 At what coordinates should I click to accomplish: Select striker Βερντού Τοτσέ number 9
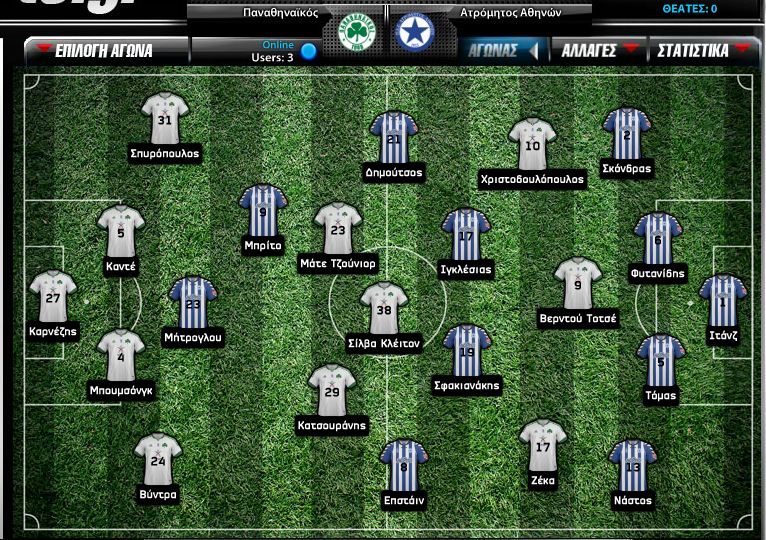(578, 284)
